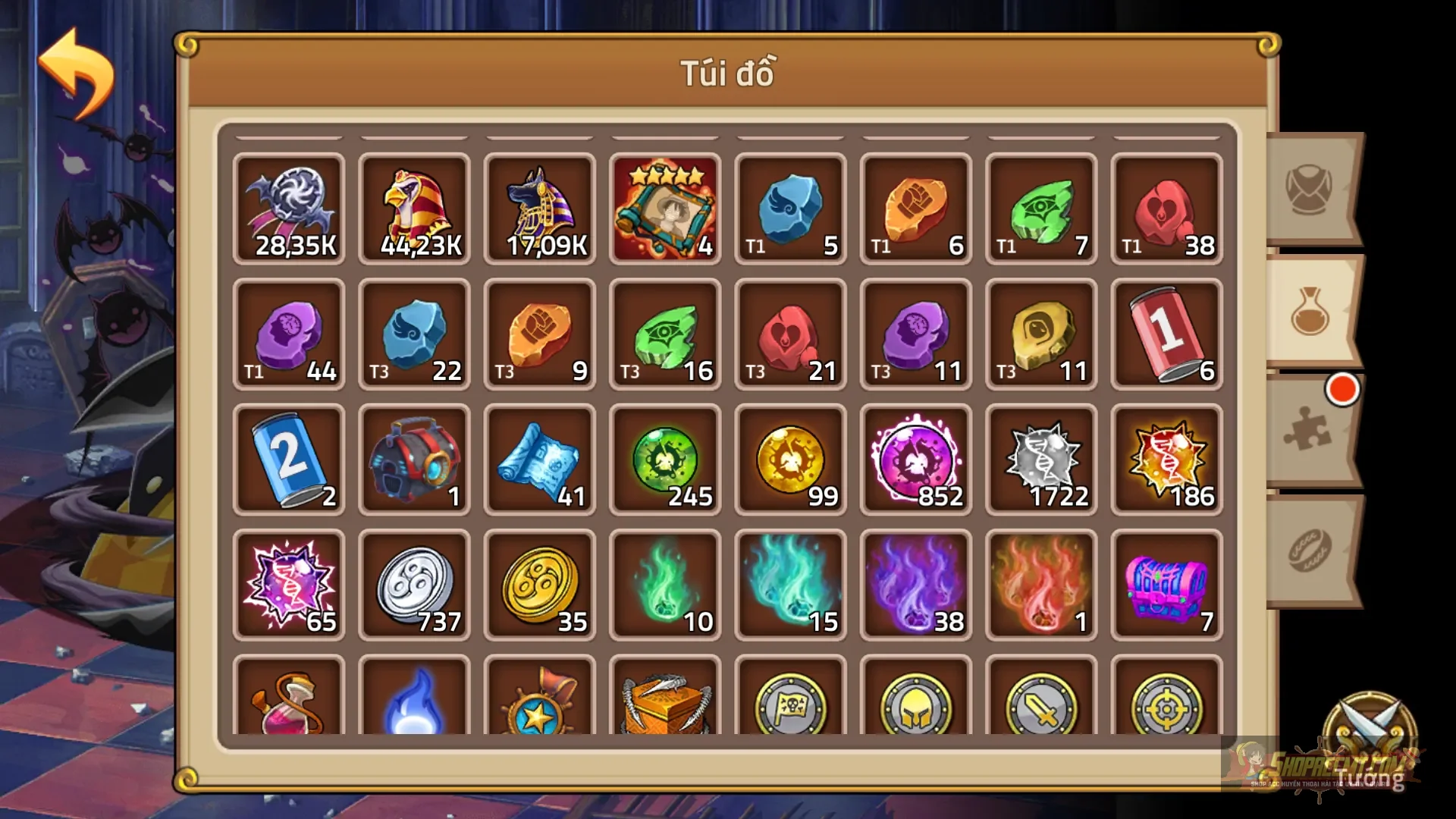Open the pink treasure chest item with 7
The width and height of the screenshot is (1456, 819).
[1166, 584]
